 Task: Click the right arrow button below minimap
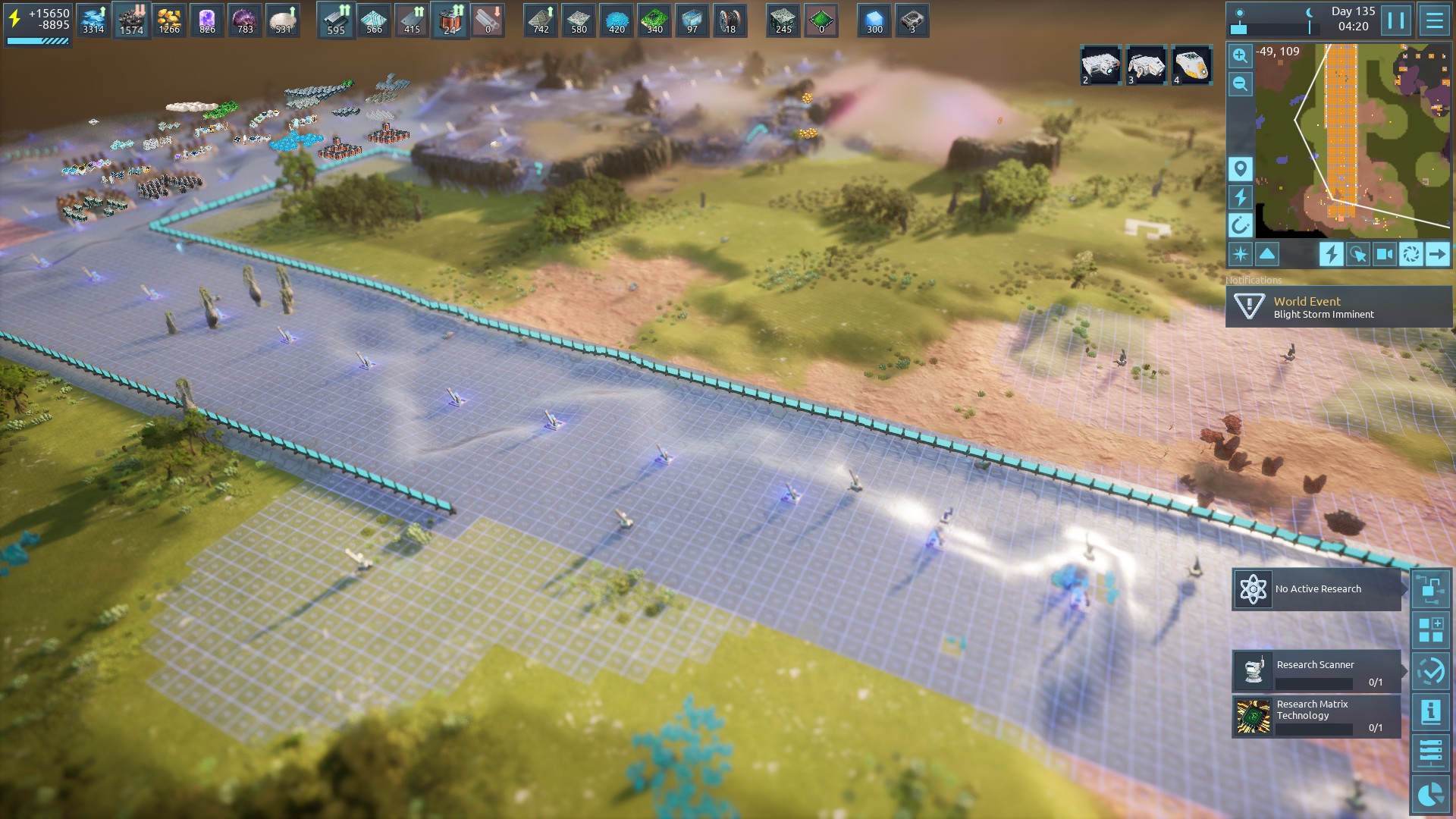click(x=1437, y=254)
